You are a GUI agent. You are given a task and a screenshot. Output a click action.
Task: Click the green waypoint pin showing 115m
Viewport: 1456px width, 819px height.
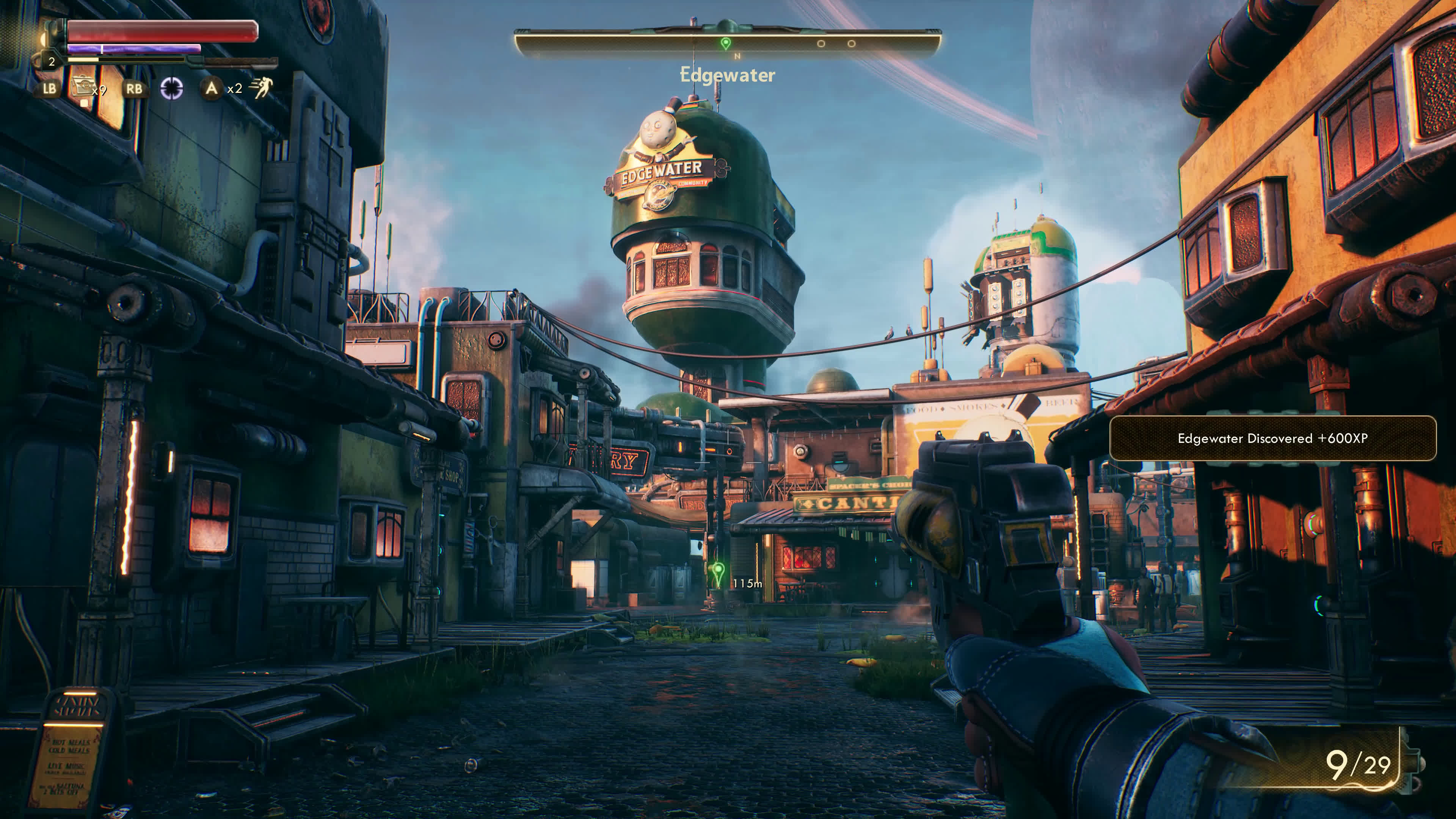pos(718,572)
